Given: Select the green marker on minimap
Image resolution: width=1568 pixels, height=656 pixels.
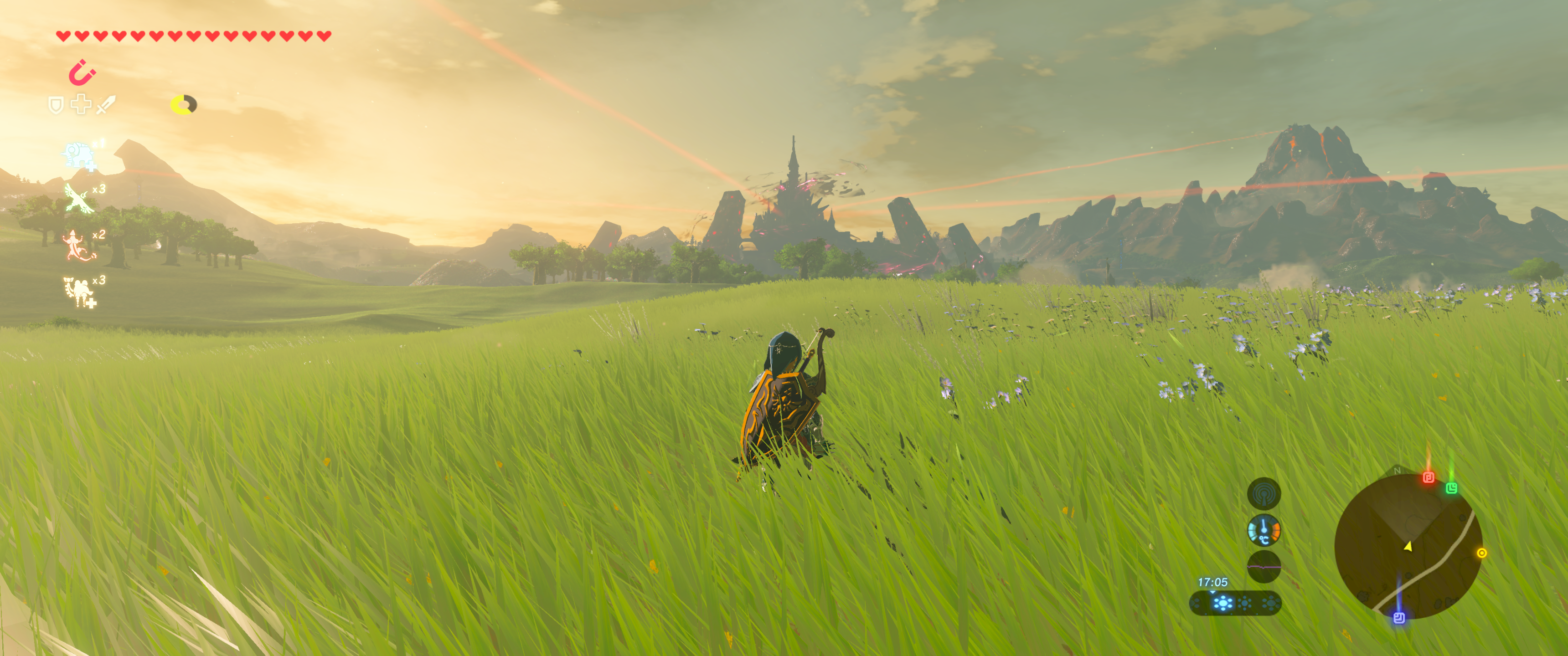Looking at the screenshot, I should [x=1451, y=488].
